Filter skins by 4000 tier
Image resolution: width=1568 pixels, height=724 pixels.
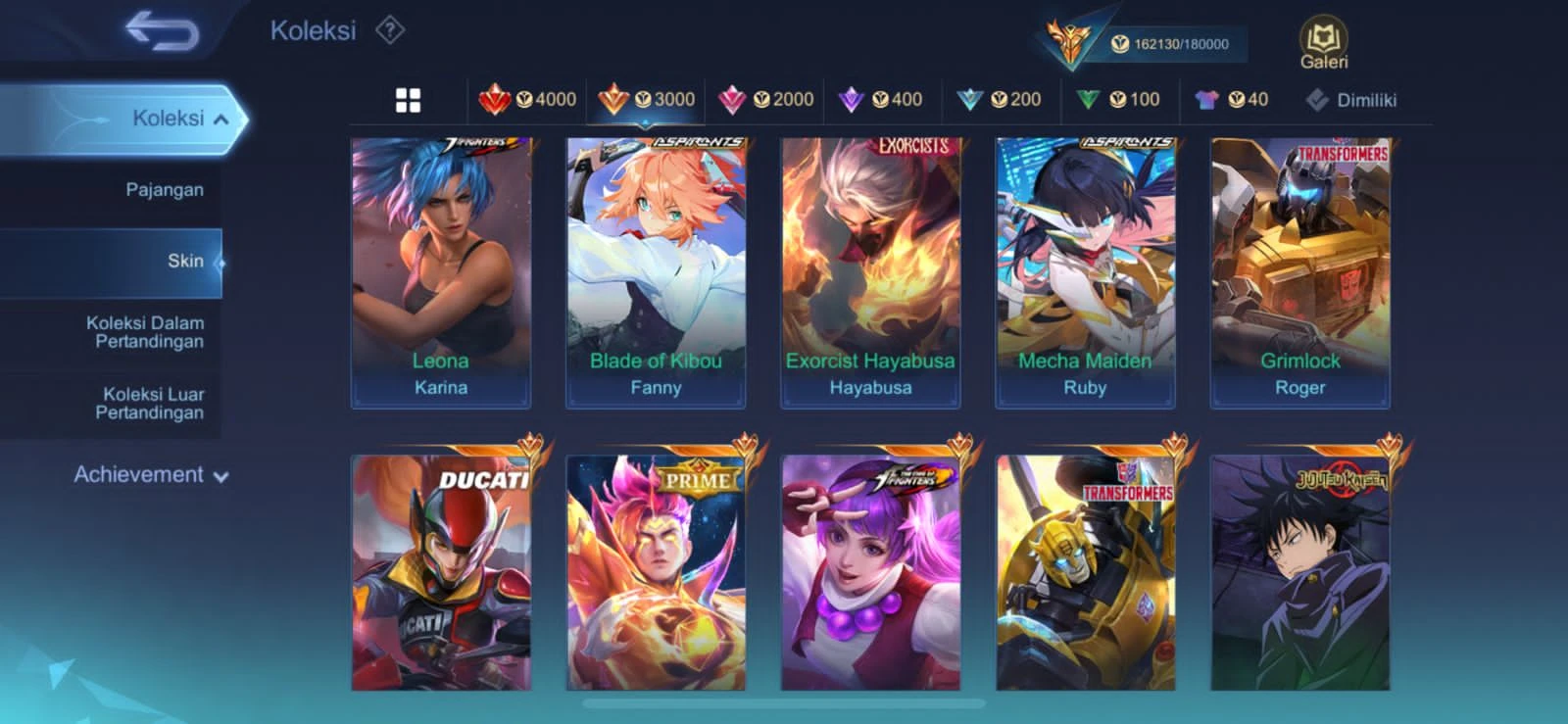click(x=528, y=99)
